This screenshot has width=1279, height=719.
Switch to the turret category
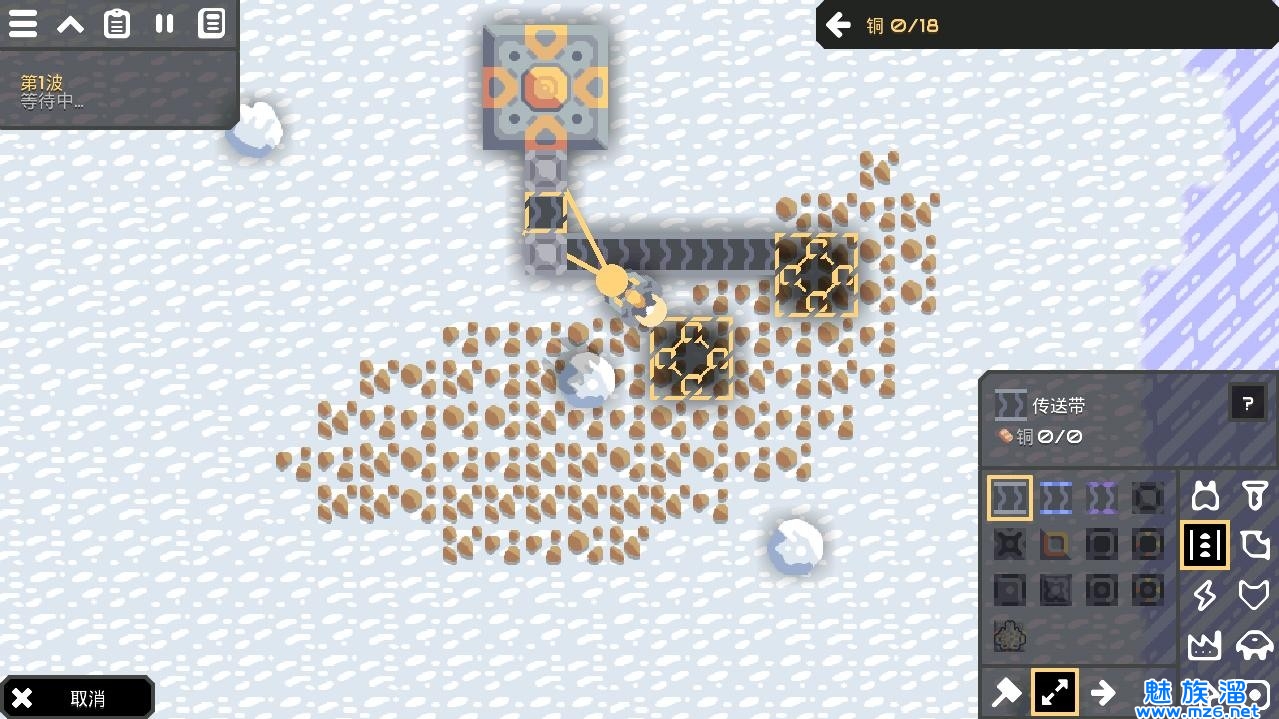[1205, 496]
